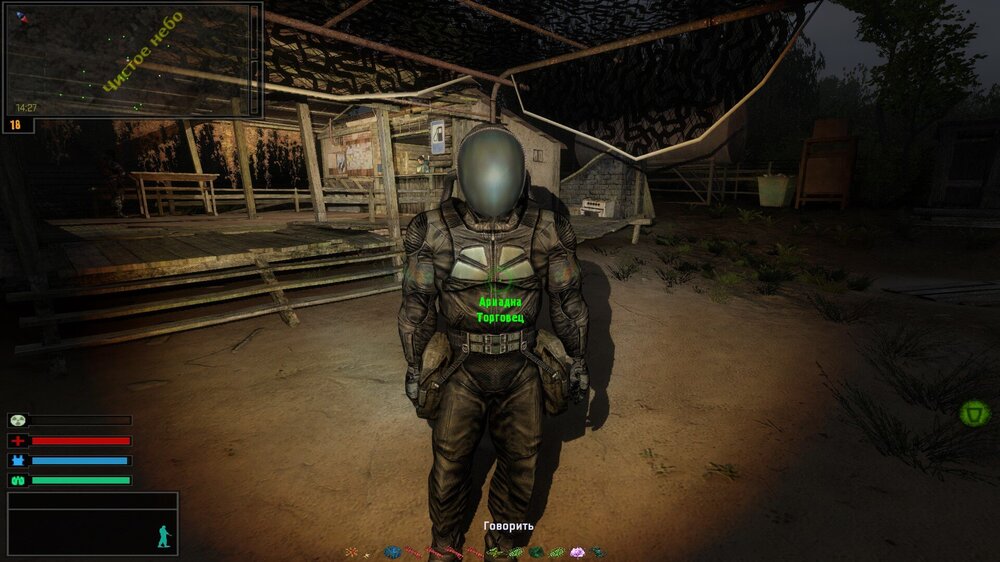Open the minimap showing Чистое небо
The image size is (1000, 562).
(132, 60)
